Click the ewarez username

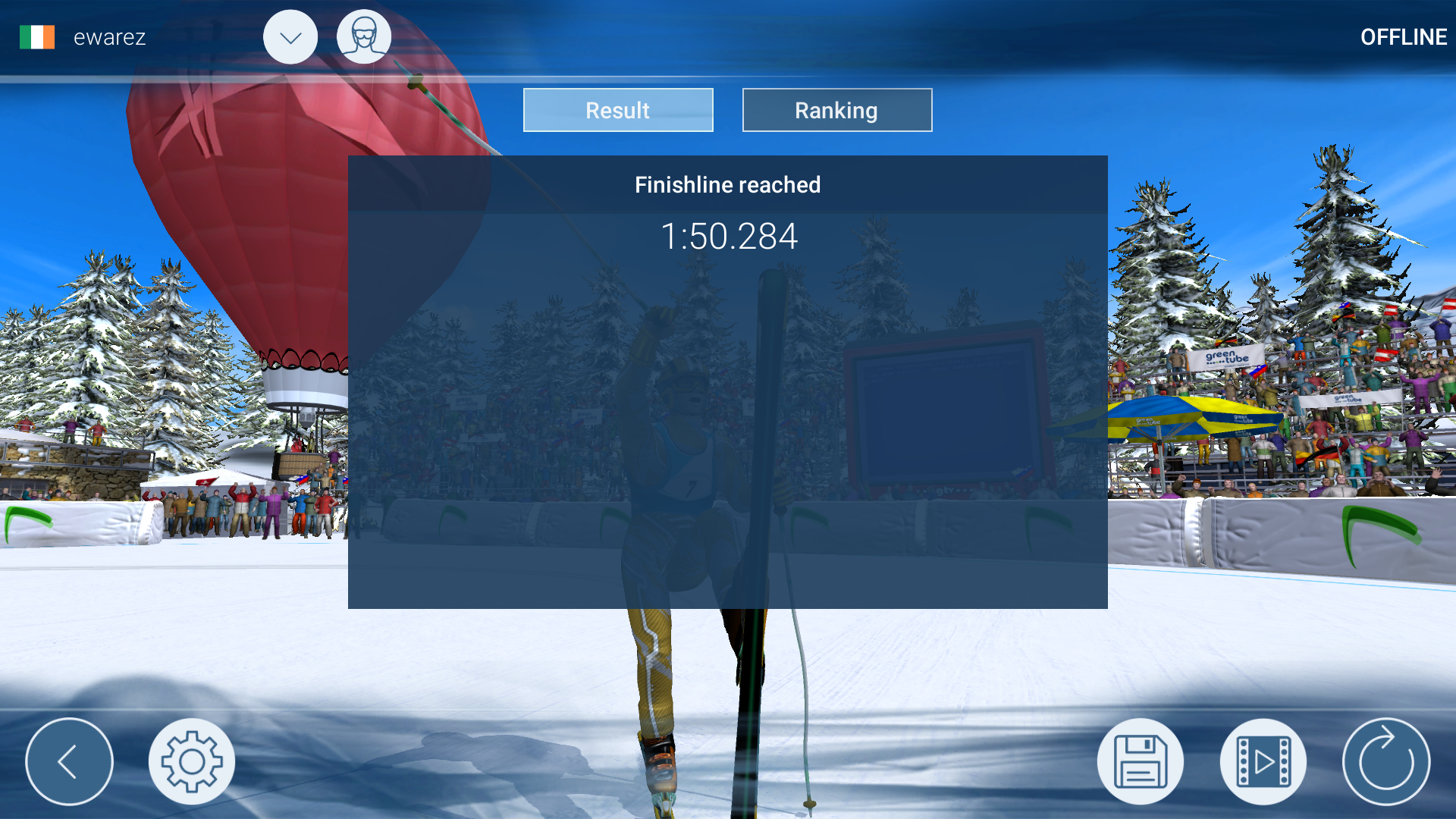click(108, 36)
